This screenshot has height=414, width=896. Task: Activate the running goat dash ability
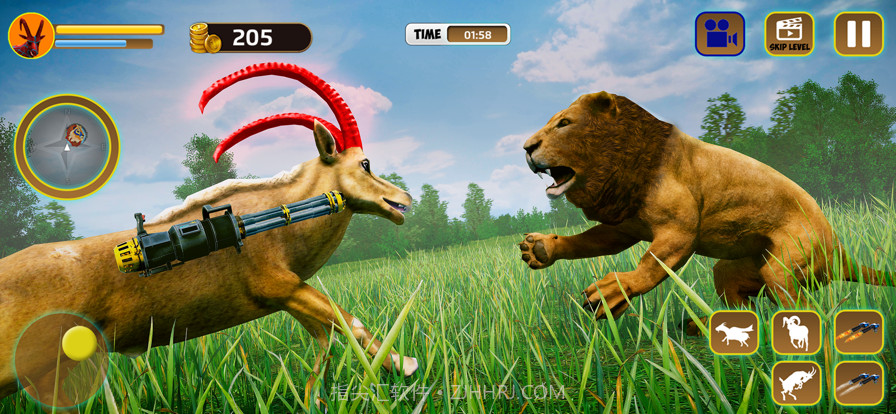coord(734,333)
